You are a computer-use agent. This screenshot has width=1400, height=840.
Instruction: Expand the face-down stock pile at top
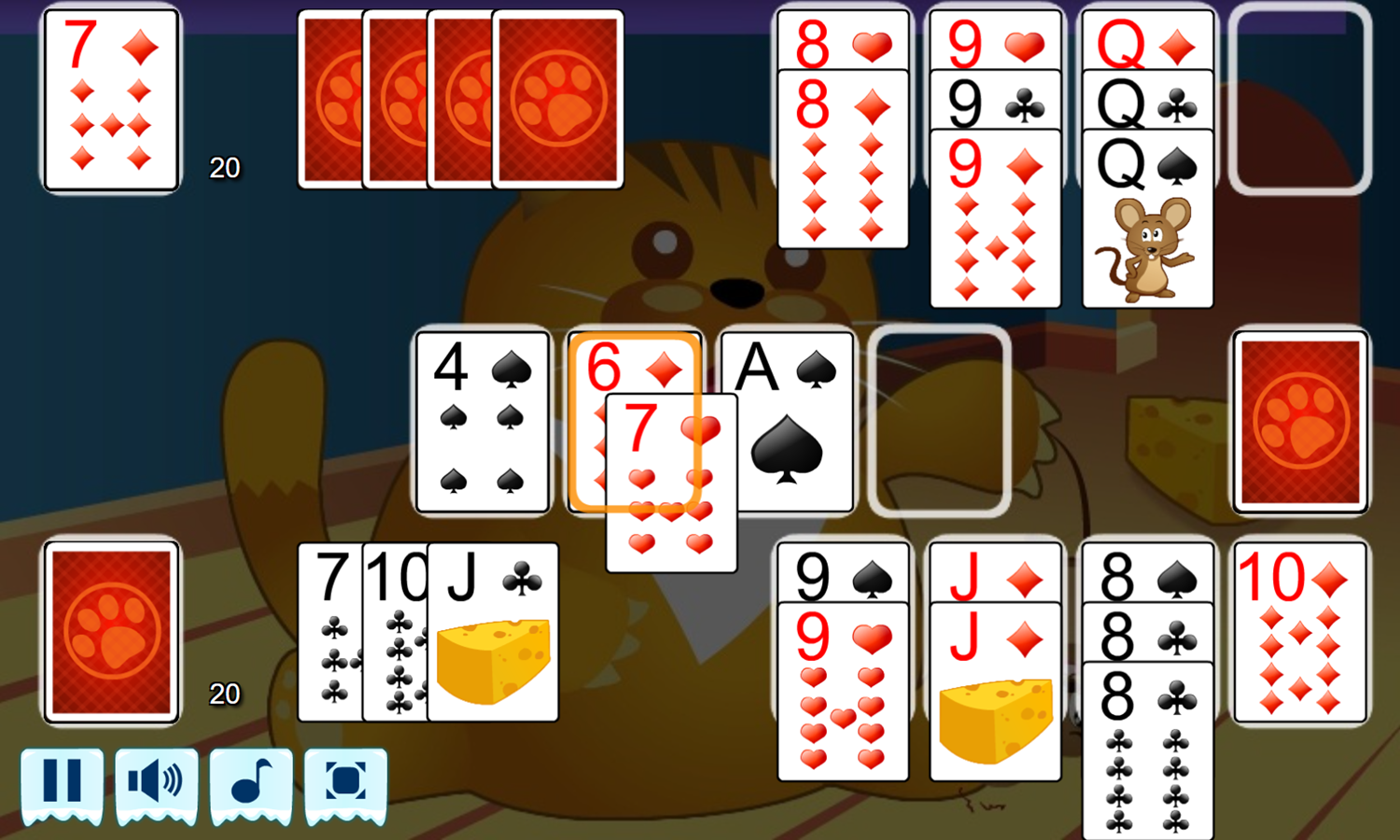[x=558, y=98]
